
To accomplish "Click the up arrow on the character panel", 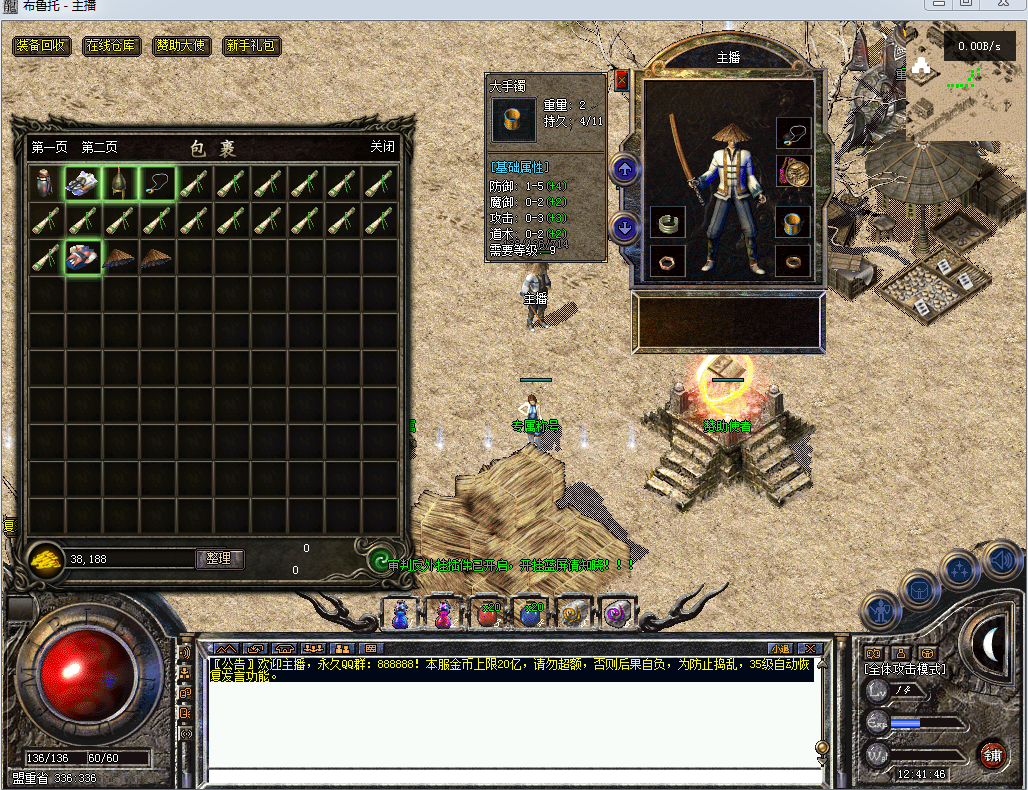I will [625, 169].
